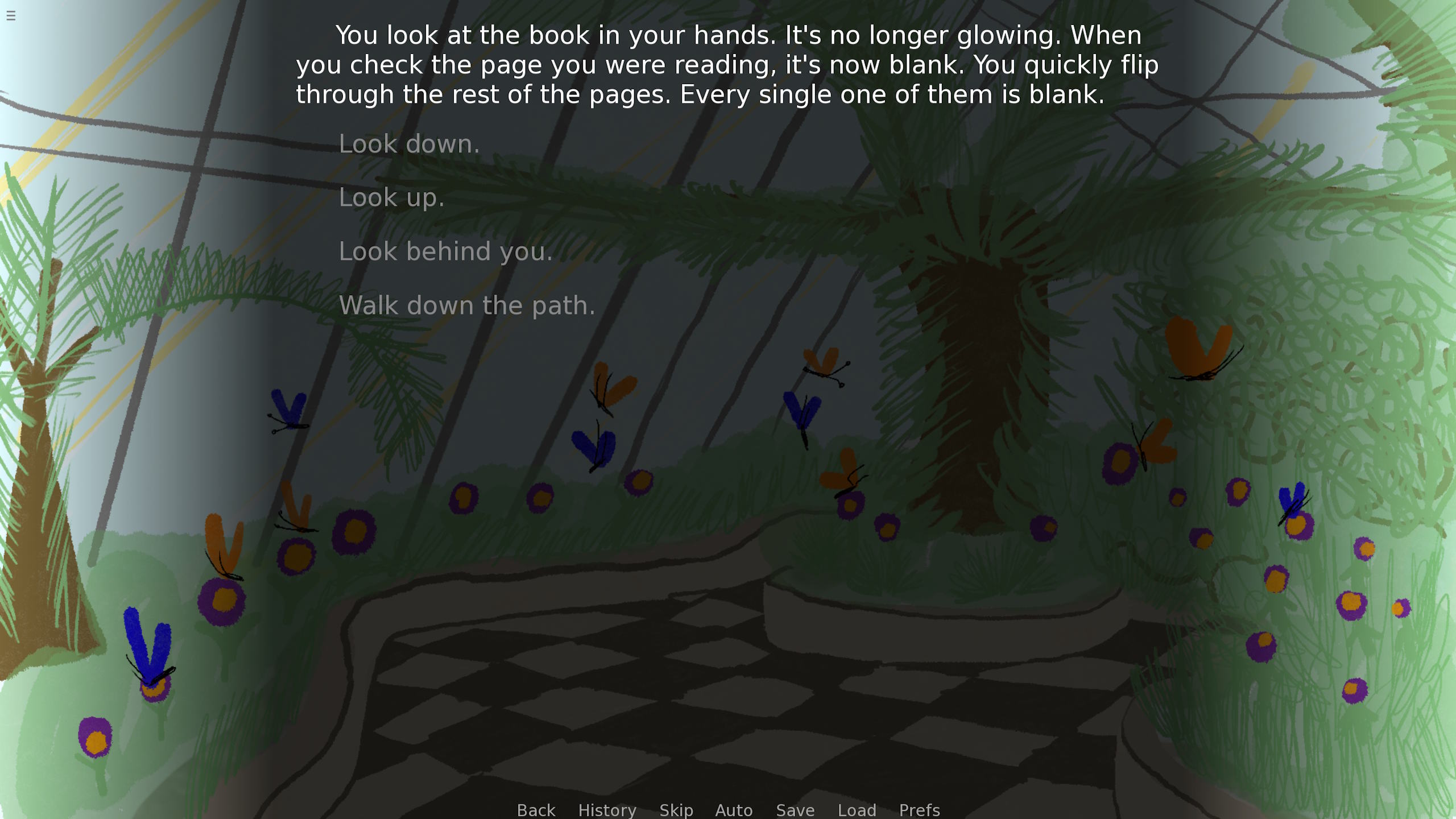Pick "Look behind you." dialogue choice
Viewport: 1456px width, 819px height.
[x=445, y=251]
